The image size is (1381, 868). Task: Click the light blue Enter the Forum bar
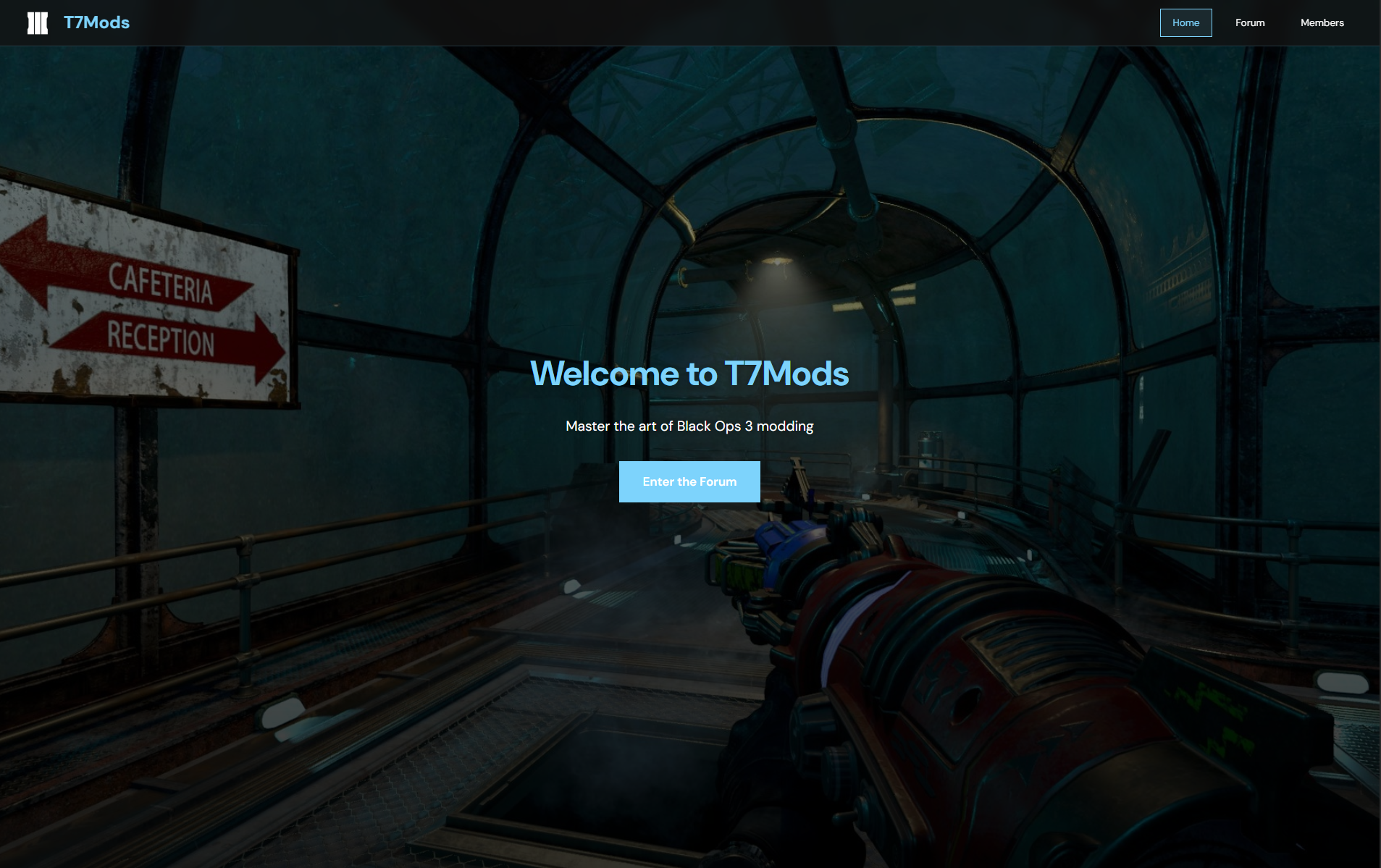tap(689, 481)
